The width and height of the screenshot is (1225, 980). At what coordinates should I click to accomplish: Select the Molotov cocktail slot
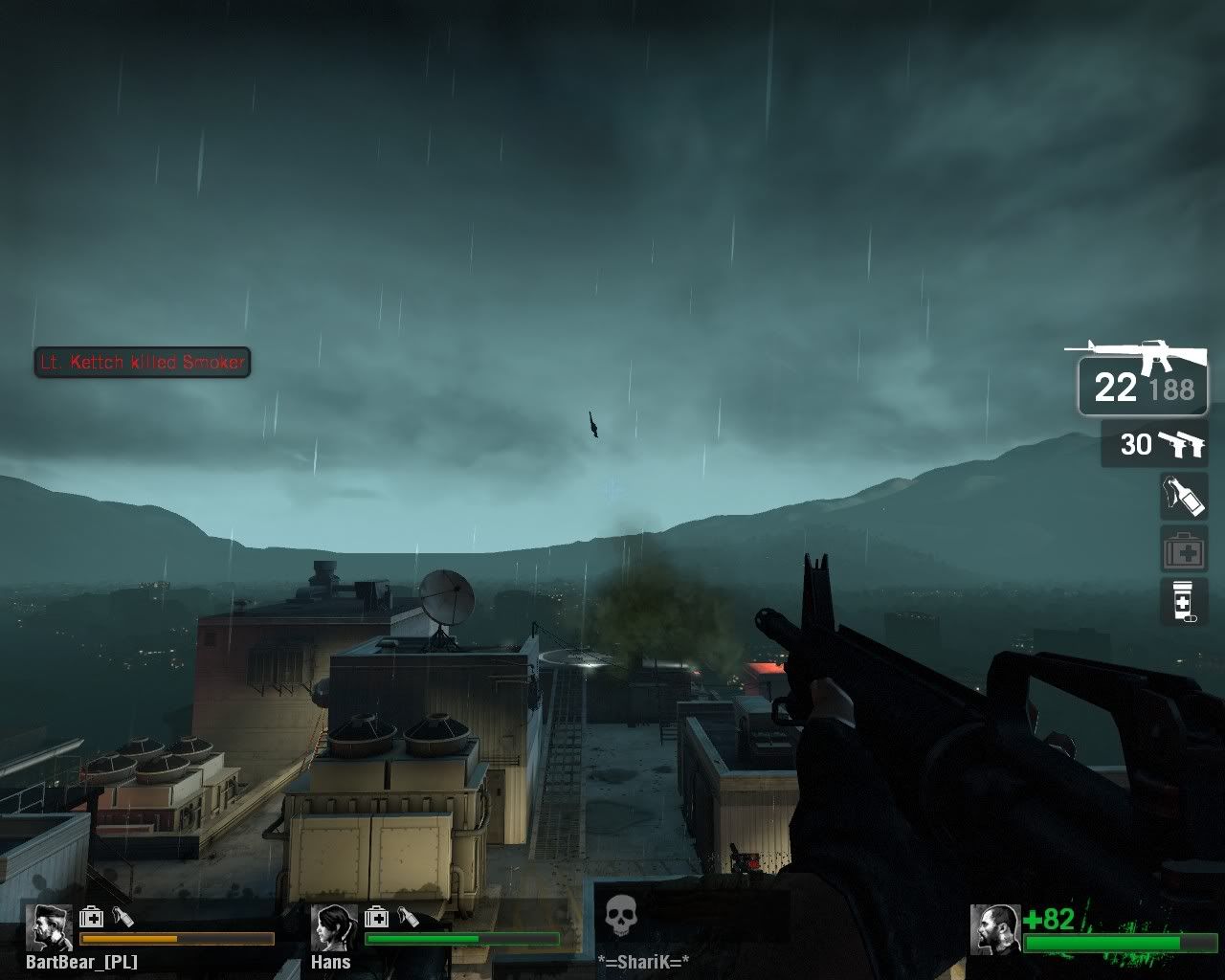(1184, 496)
